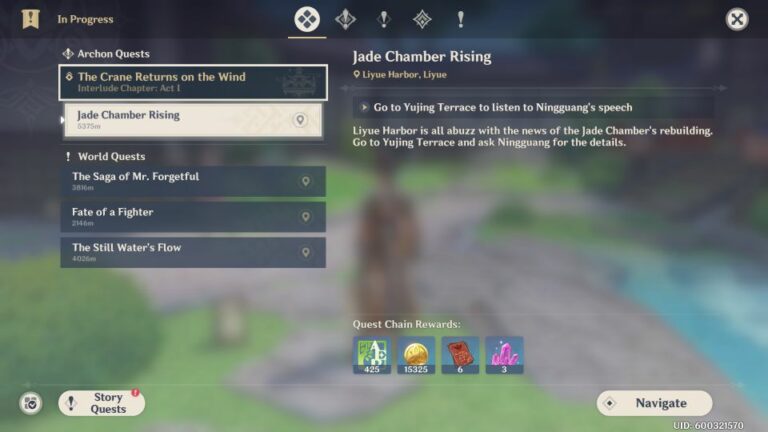Inspect the pink crystal reward
This screenshot has width=768, height=432.
pyautogui.click(x=504, y=355)
